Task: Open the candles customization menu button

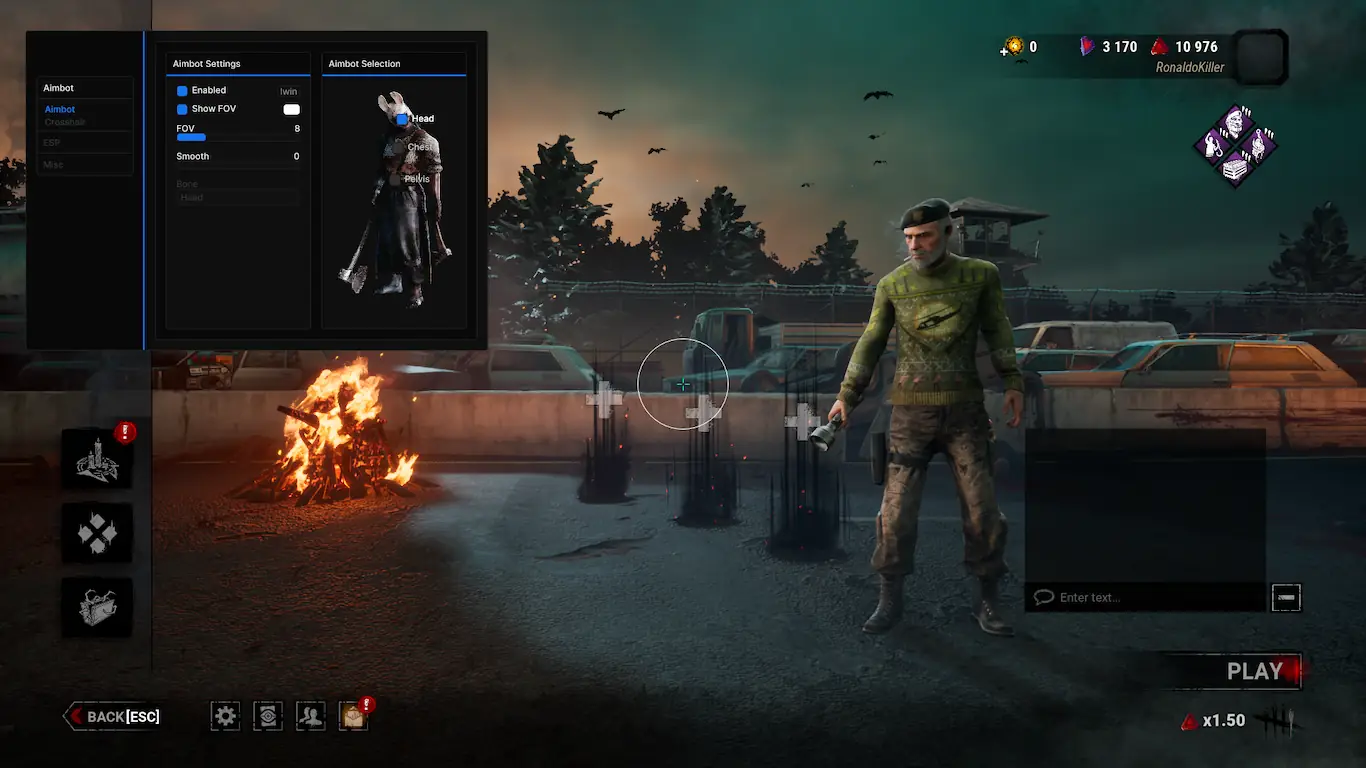Action: pyautogui.click(x=97, y=459)
